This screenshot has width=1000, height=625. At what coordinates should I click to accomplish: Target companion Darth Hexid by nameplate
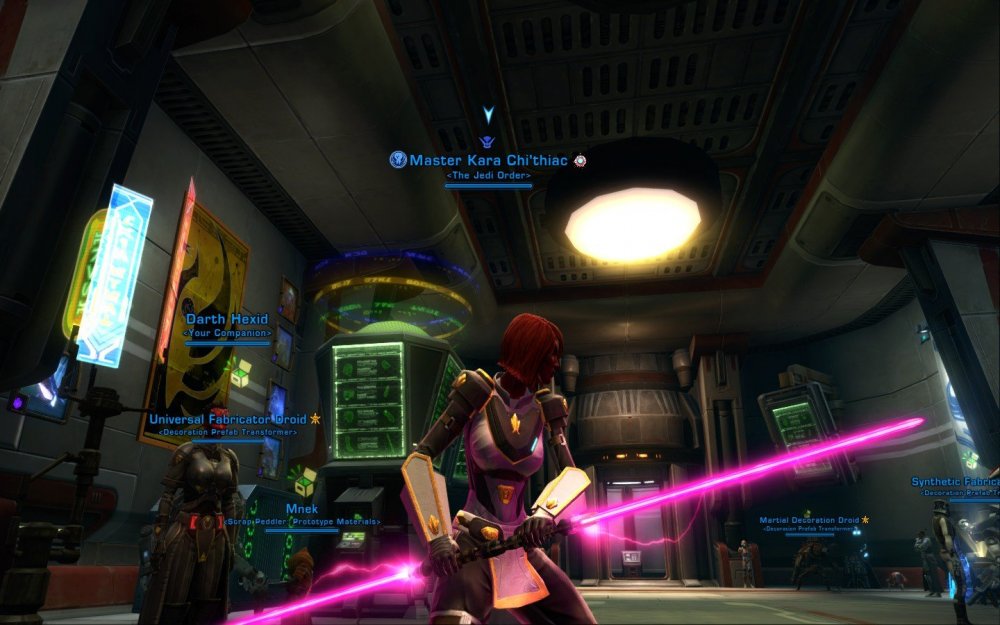click(228, 320)
